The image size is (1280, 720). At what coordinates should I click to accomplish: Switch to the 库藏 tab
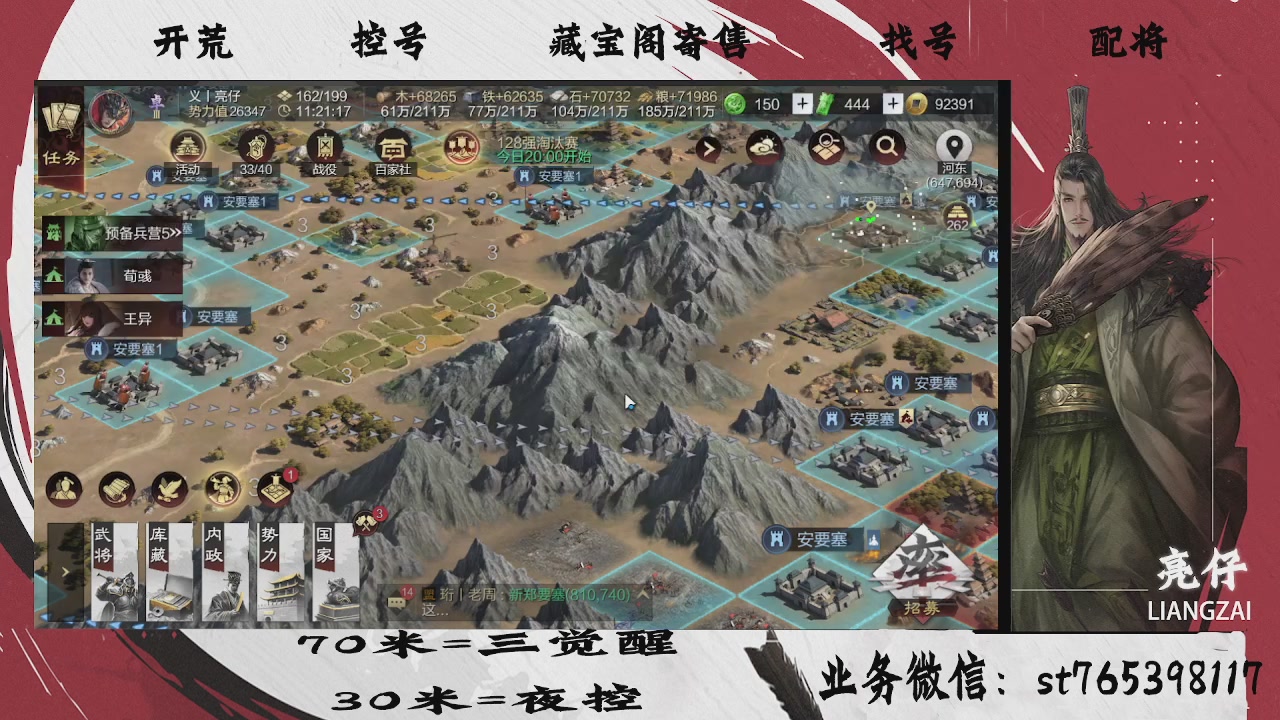pos(166,570)
